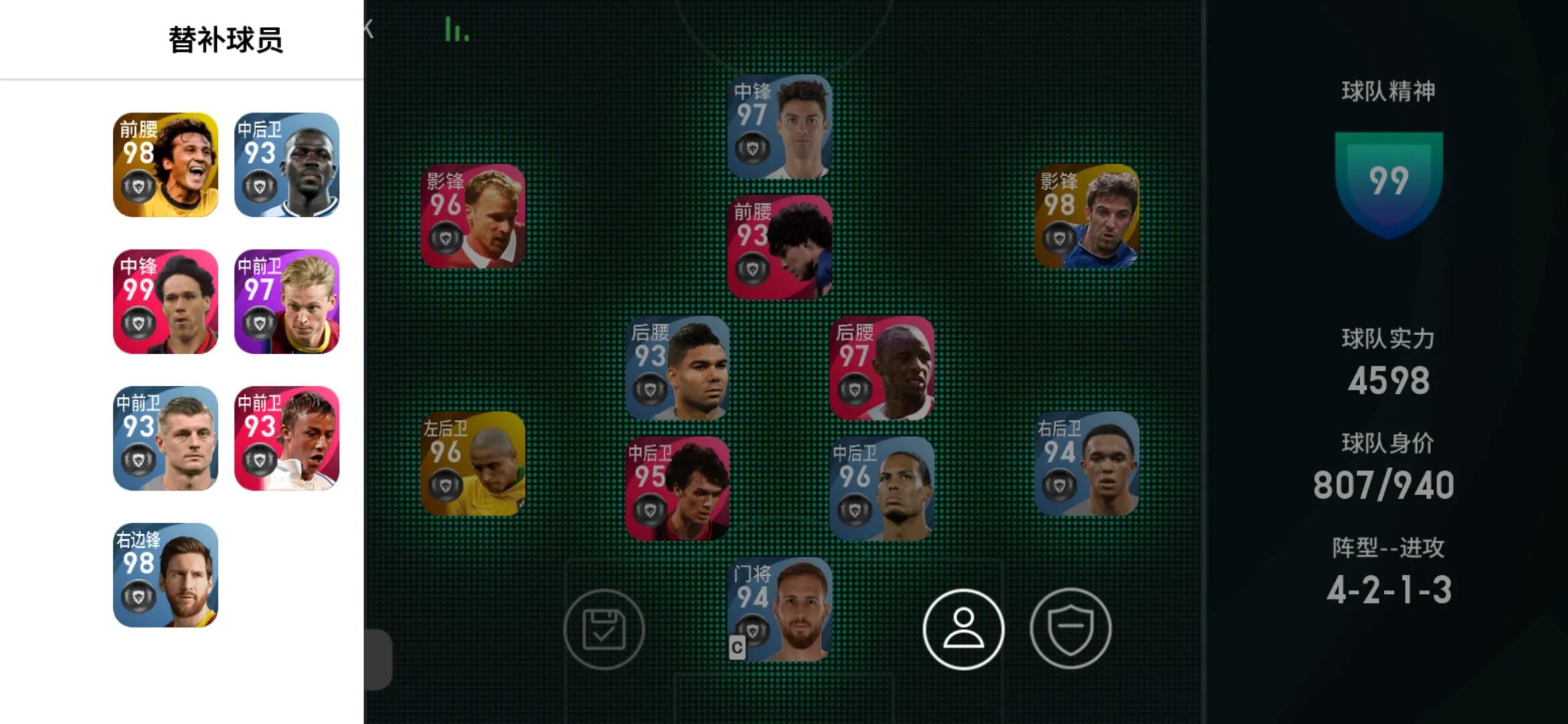Image resolution: width=1568 pixels, height=724 pixels.
Task: Select the 98-rated 影锋 player card
Action: point(1086,217)
